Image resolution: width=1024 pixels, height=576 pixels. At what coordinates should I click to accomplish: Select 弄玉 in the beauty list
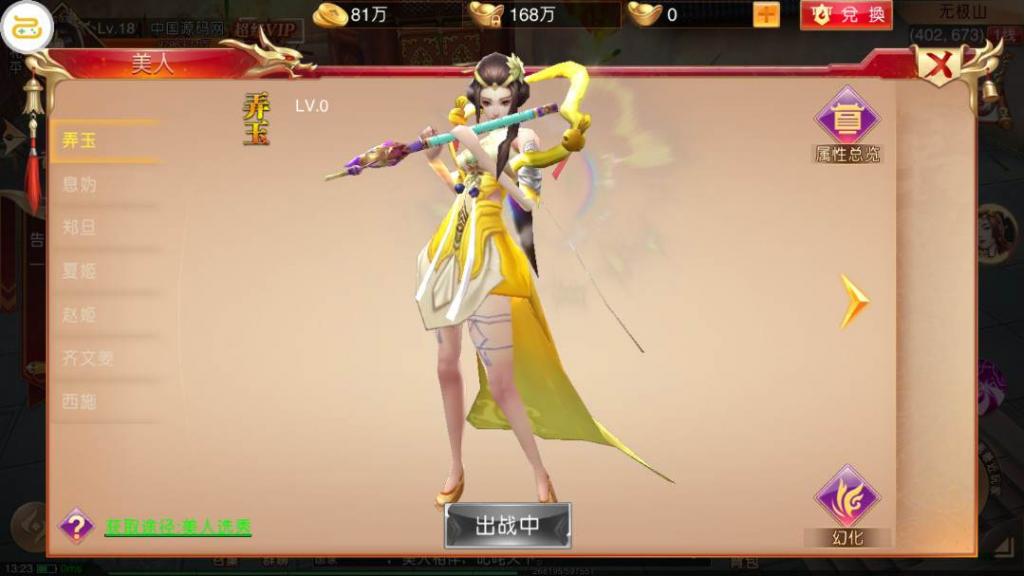coord(80,141)
